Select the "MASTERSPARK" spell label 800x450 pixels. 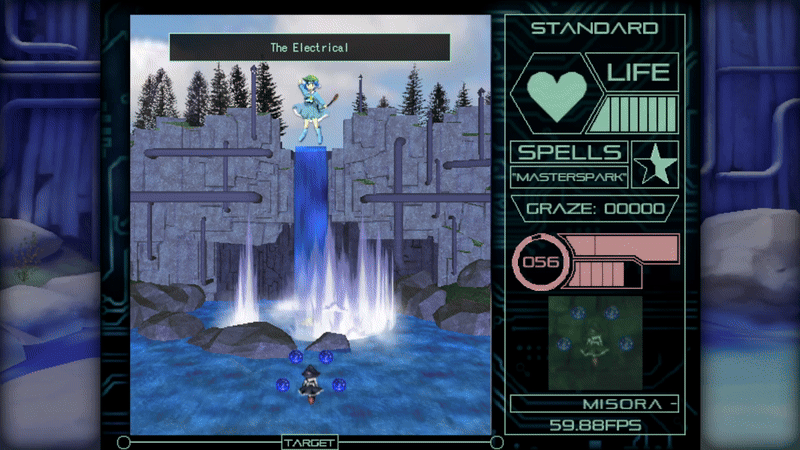(x=569, y=177)
